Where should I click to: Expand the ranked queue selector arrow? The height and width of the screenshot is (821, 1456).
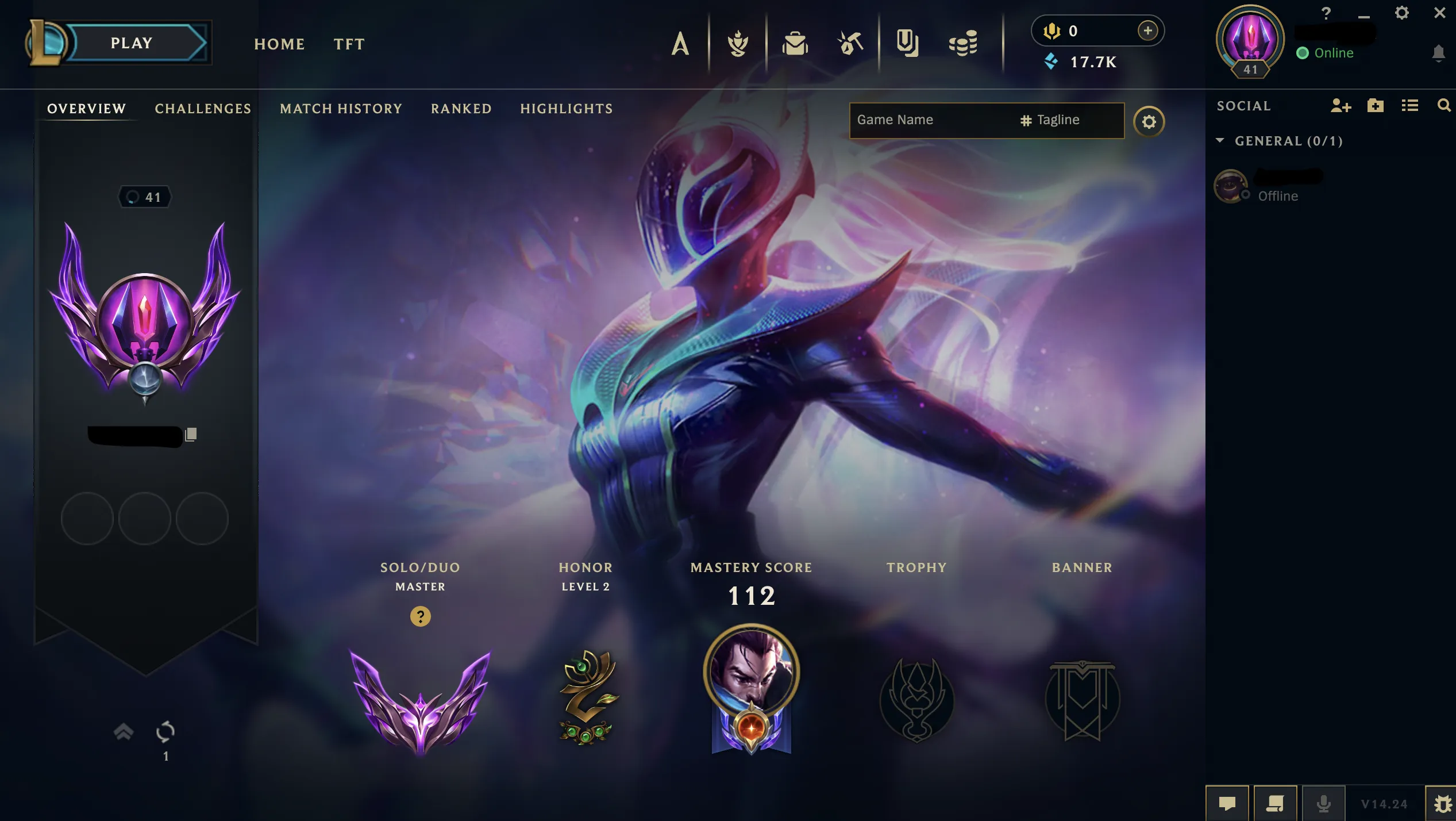[x=122, y=731]
